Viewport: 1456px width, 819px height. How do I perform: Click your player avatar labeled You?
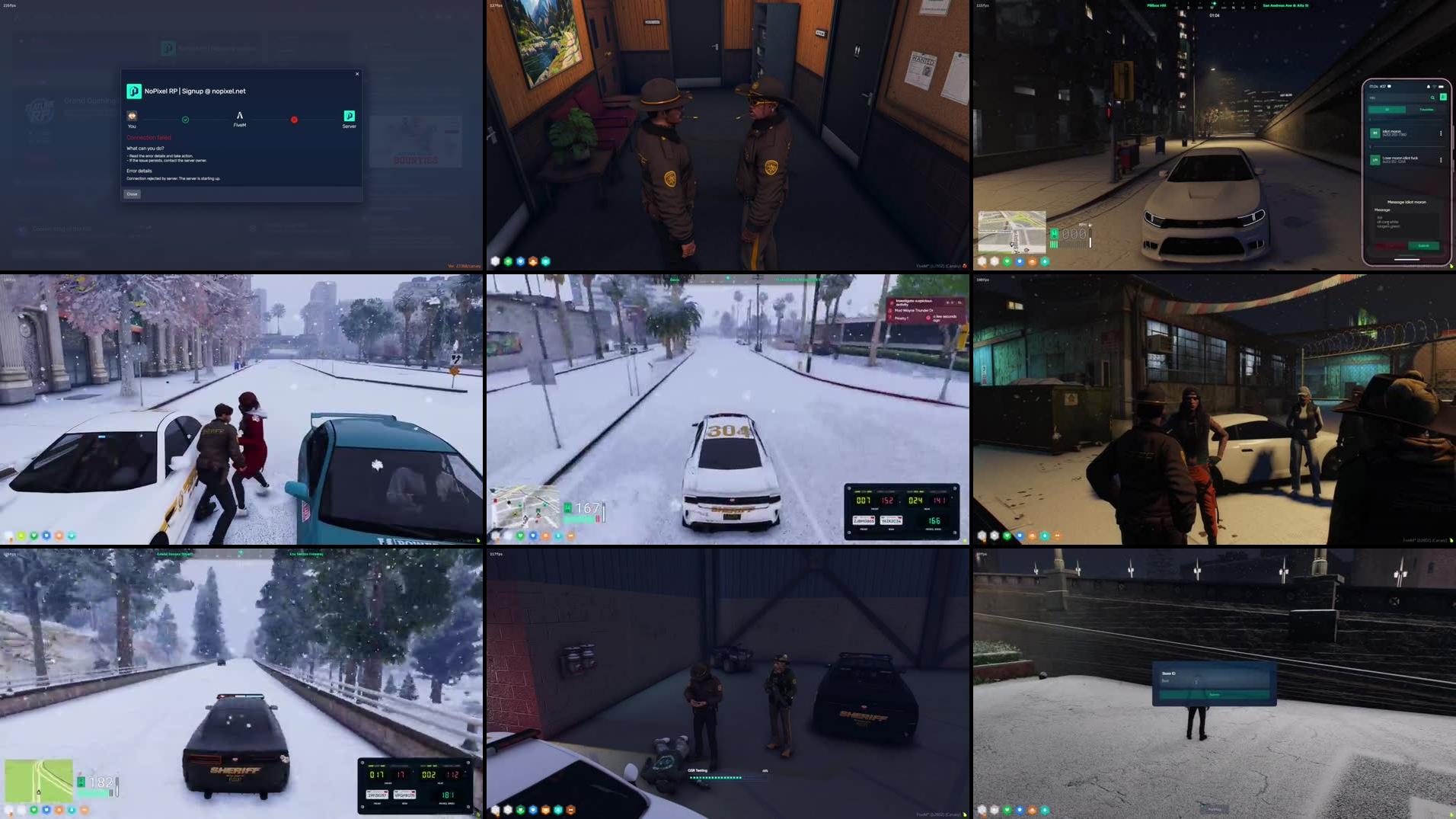[132, 117]
